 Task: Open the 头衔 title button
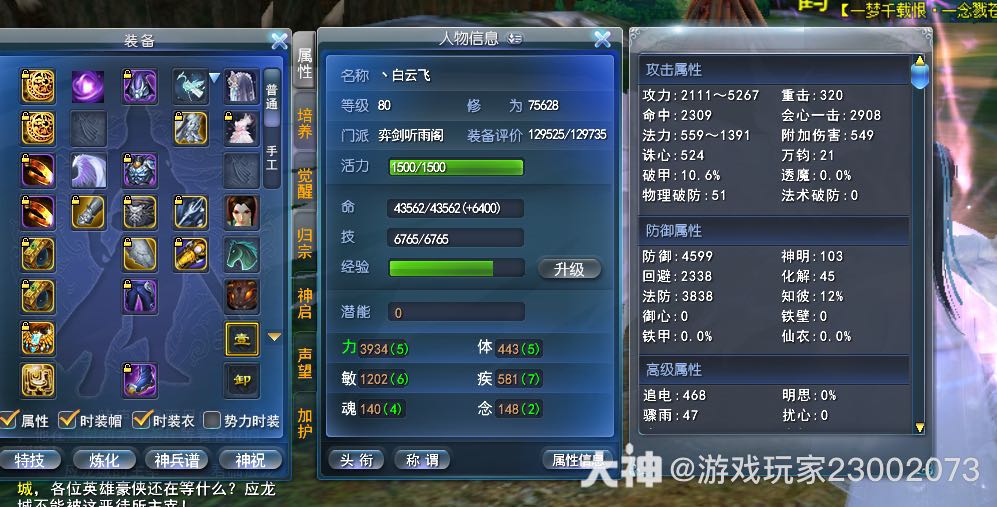coord(356,460)
